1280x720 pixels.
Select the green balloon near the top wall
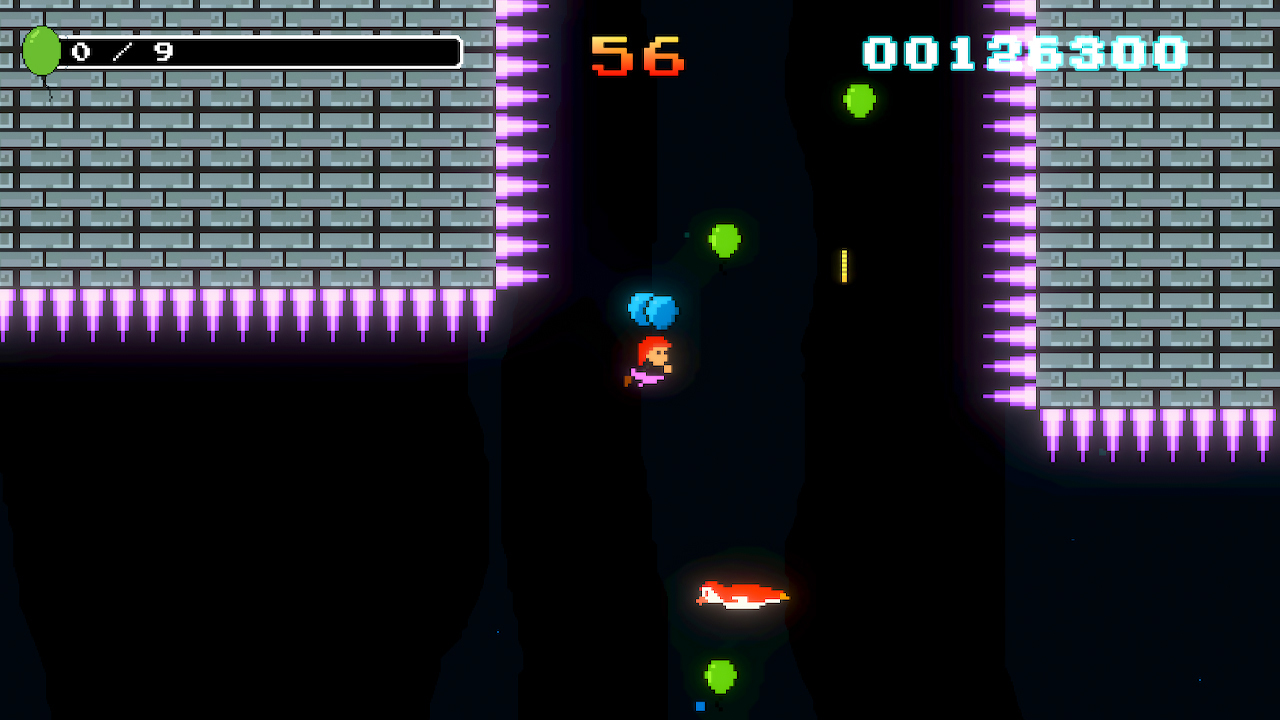(x=859, y=99)
